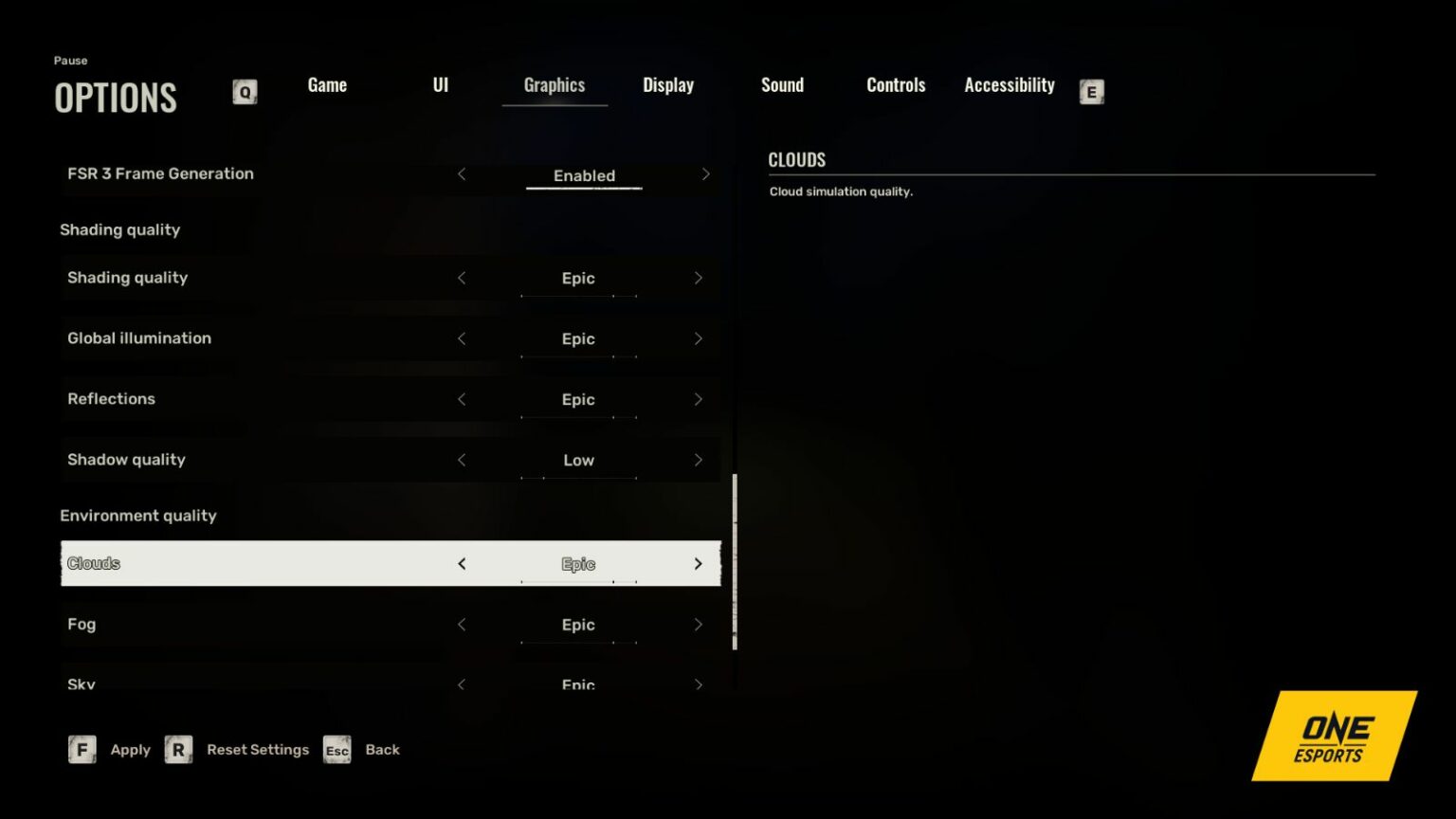Click the Esc key icon next to Back

pos(337,750)
